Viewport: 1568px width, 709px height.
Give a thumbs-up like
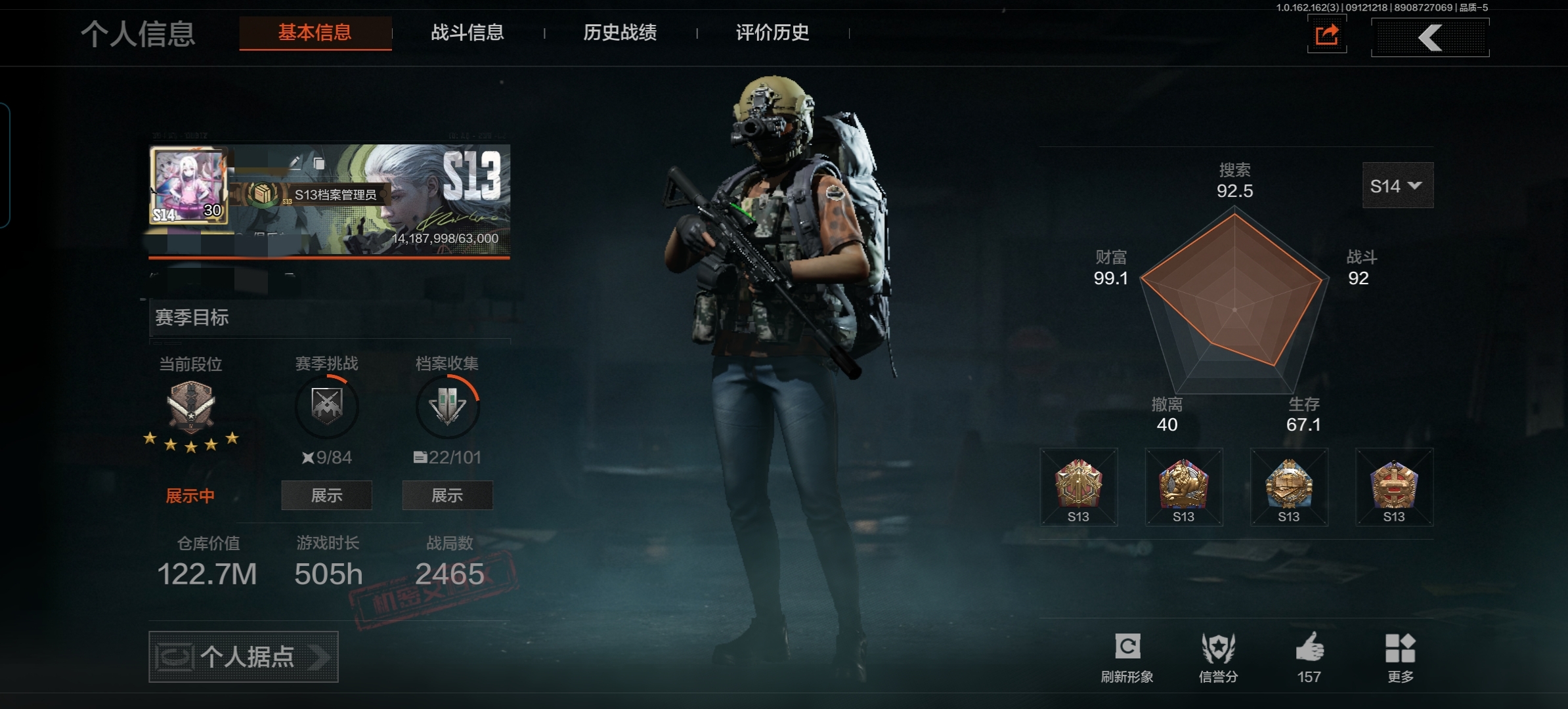[1309, 656]
